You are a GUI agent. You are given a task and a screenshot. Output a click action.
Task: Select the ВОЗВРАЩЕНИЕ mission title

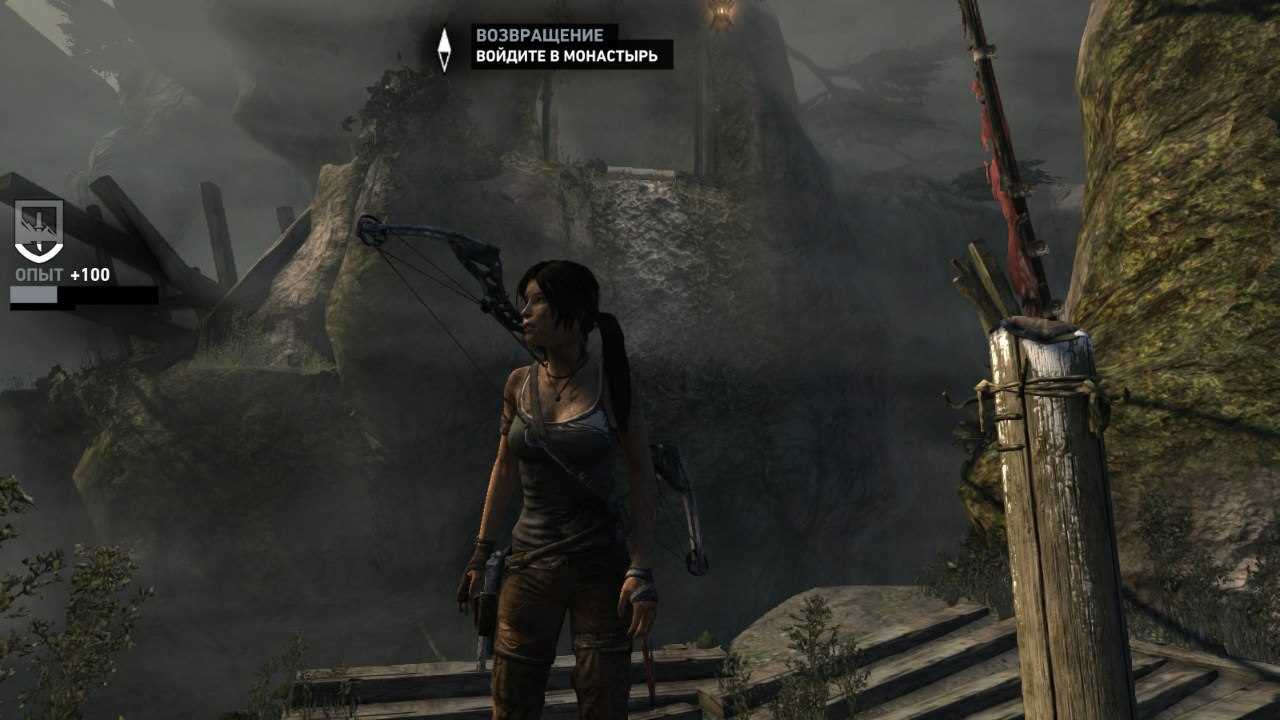(x=540, y=33)
